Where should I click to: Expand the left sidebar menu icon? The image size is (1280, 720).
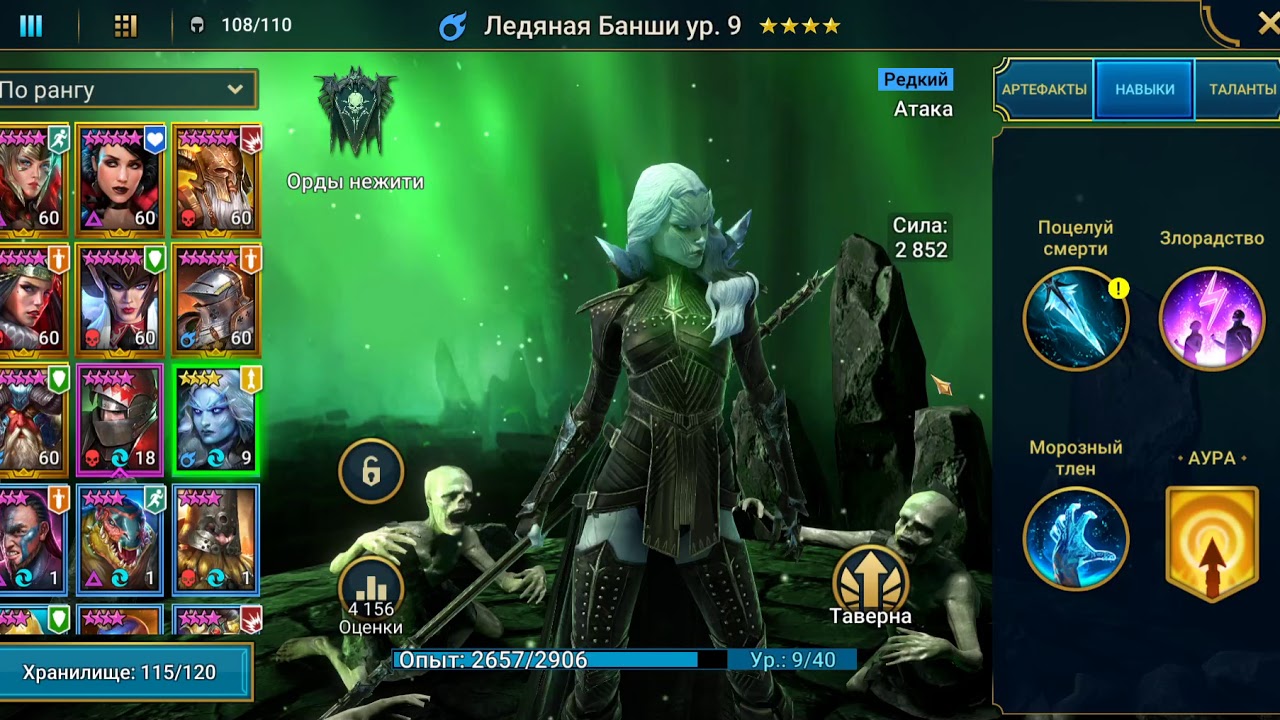pyautogui.click(x=30, y=24)
